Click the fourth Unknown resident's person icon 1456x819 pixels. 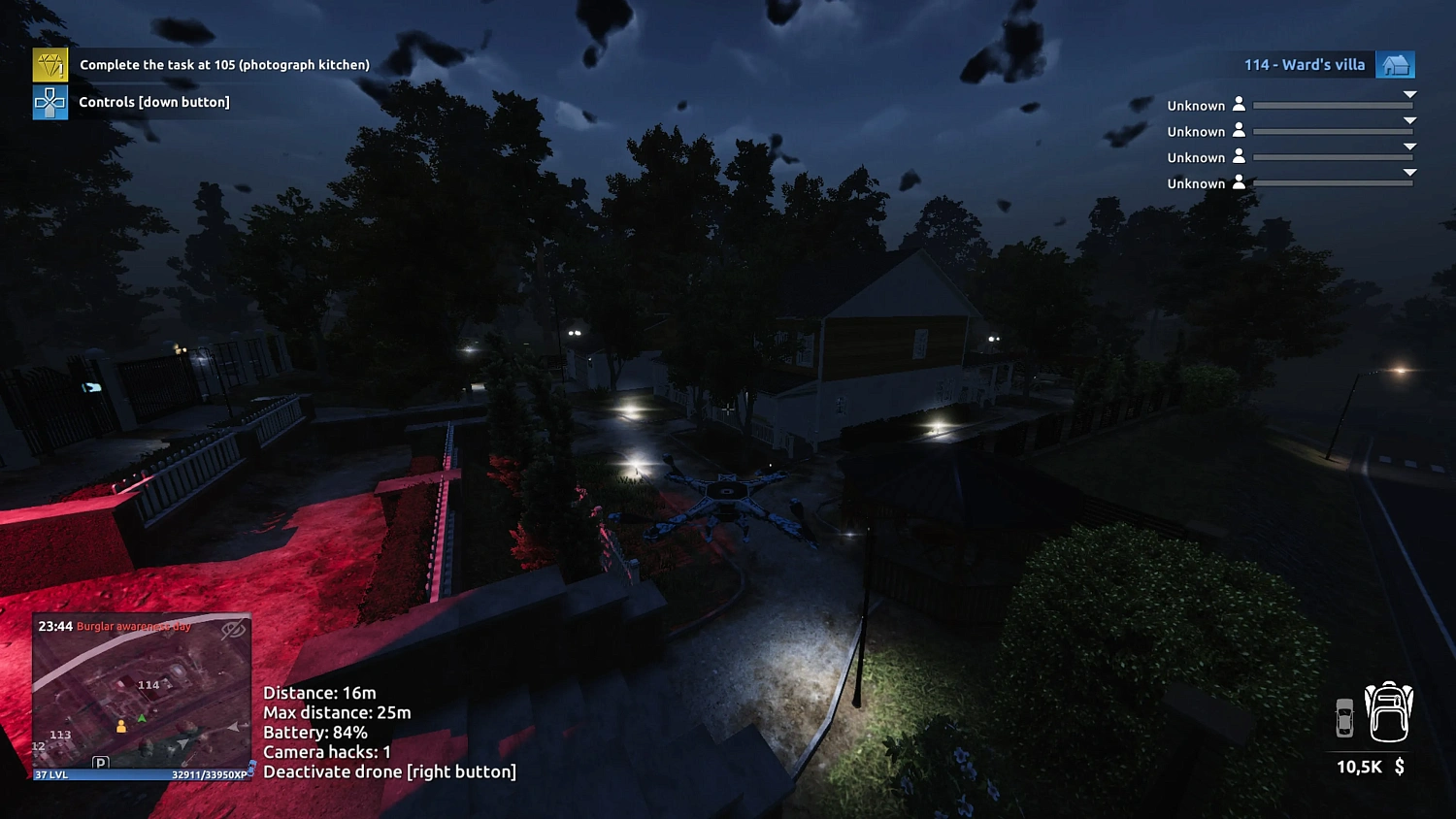coord(1240,183)
